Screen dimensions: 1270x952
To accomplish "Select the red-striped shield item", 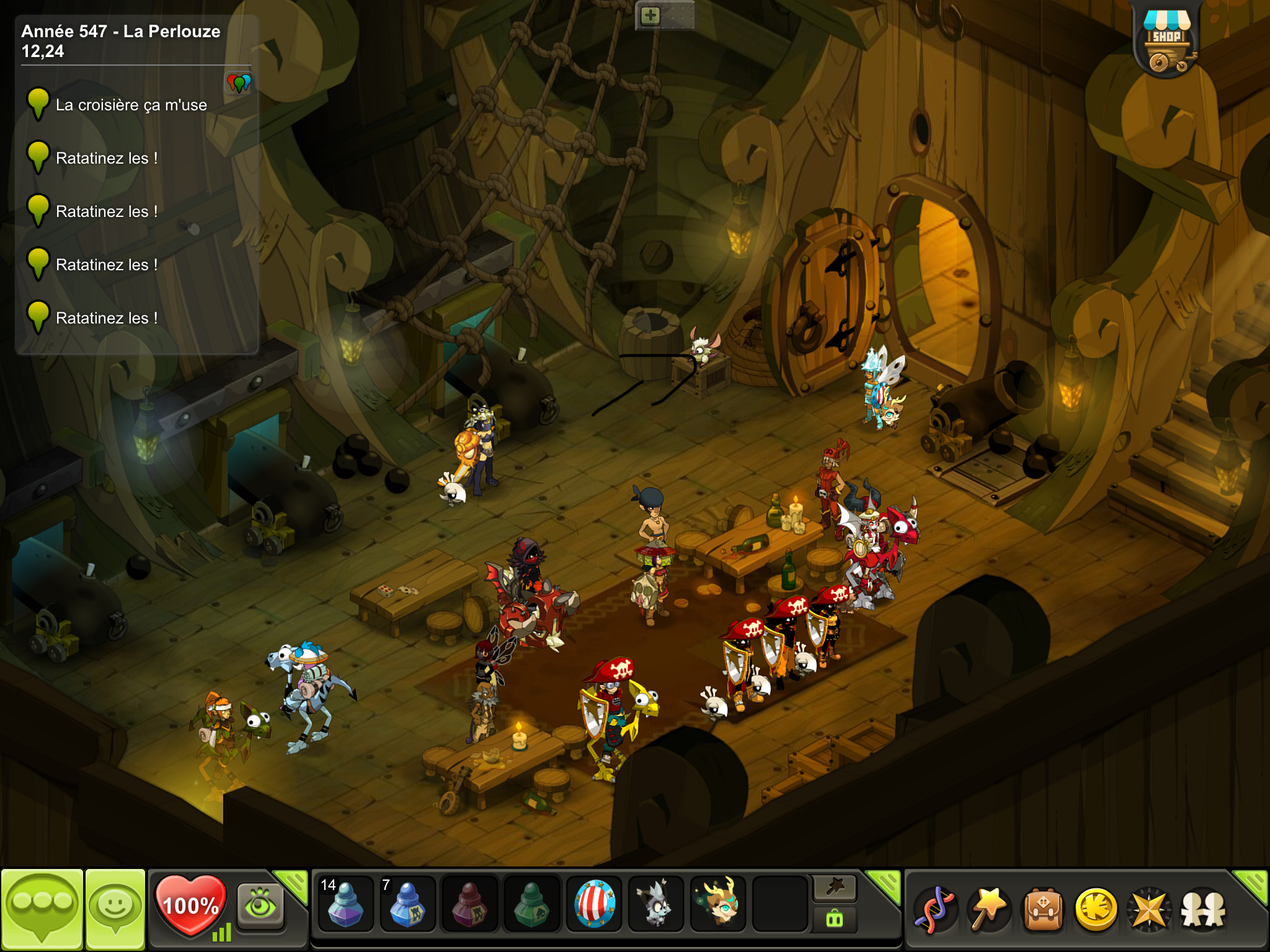I will 594,904.
